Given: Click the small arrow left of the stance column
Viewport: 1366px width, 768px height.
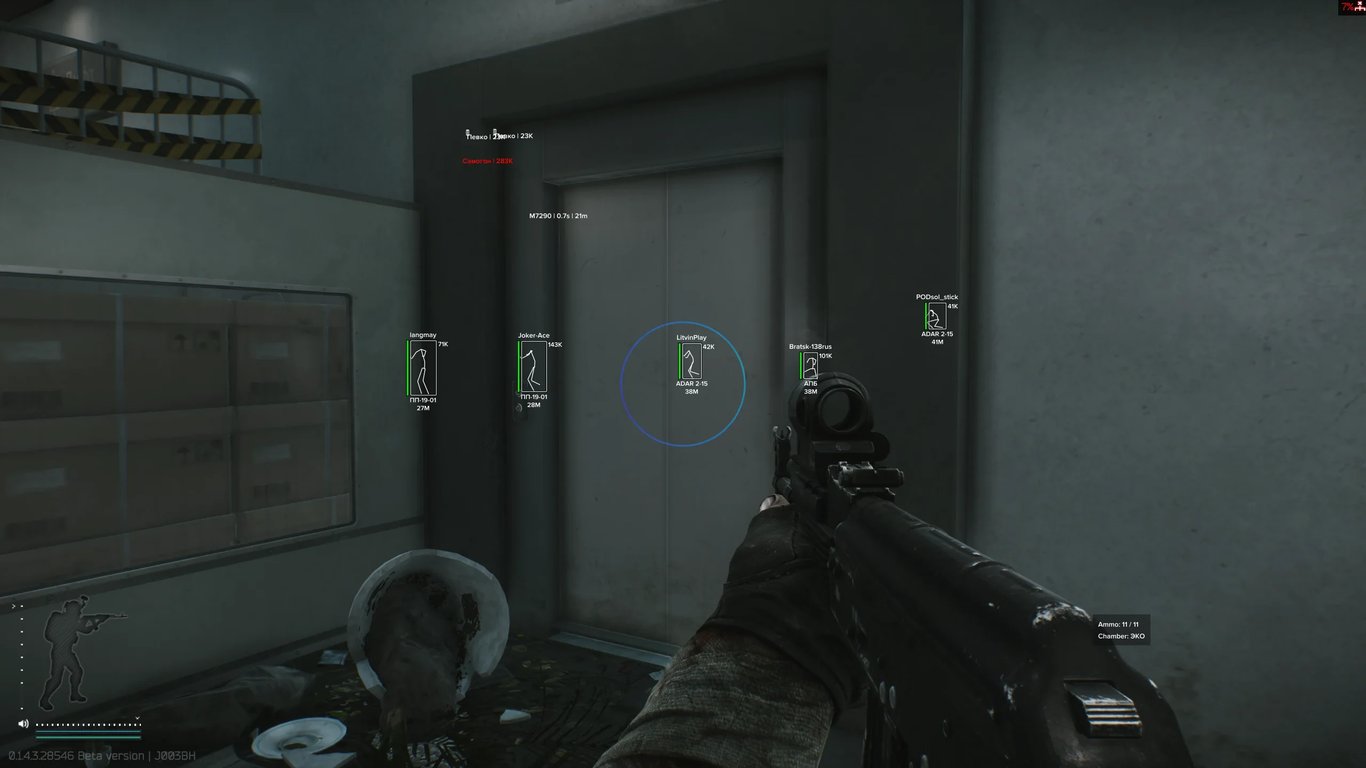Looking at the screenshot, I should click(x=13, y=605).
